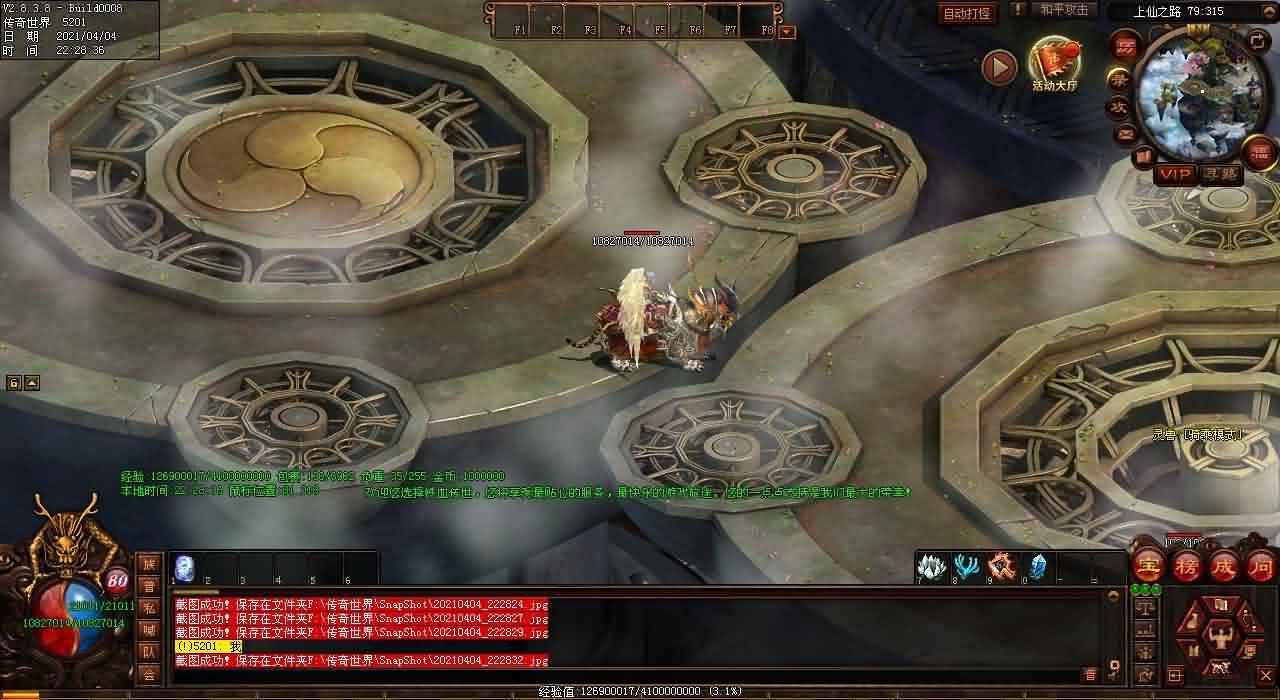Activate the blue antler skill in slot 8
This screenshot has height=700, width=1280.
click(966, 566)
